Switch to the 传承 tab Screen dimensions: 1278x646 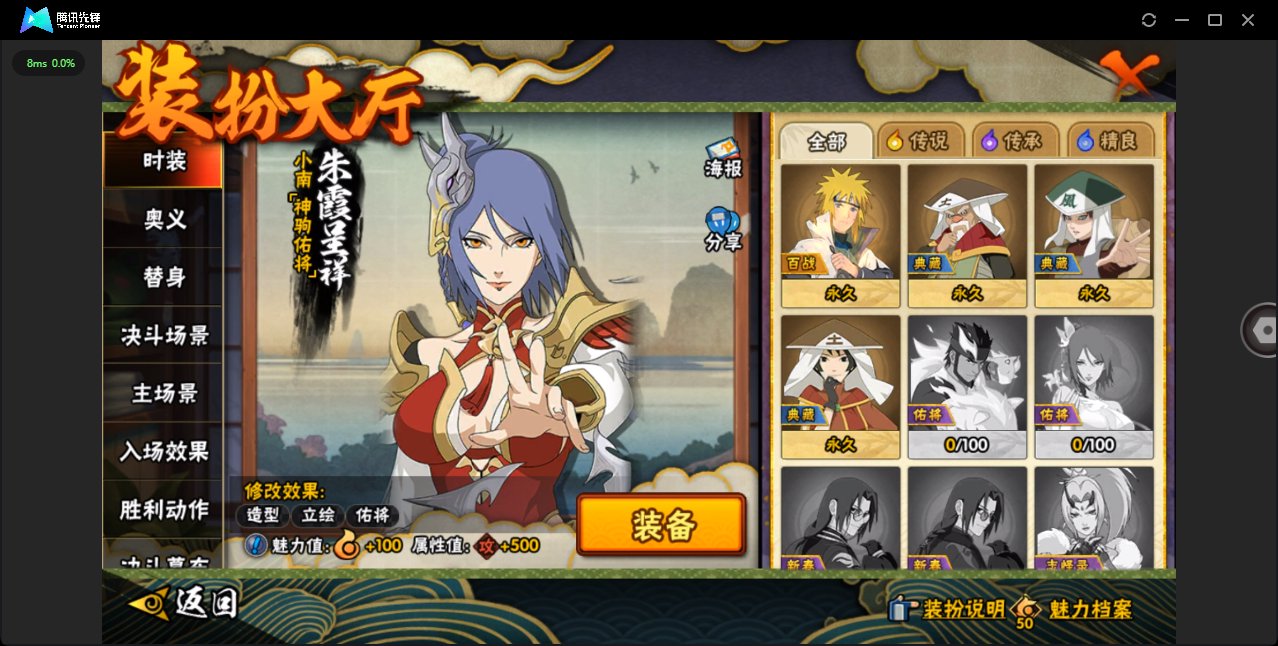[1015, 142]
